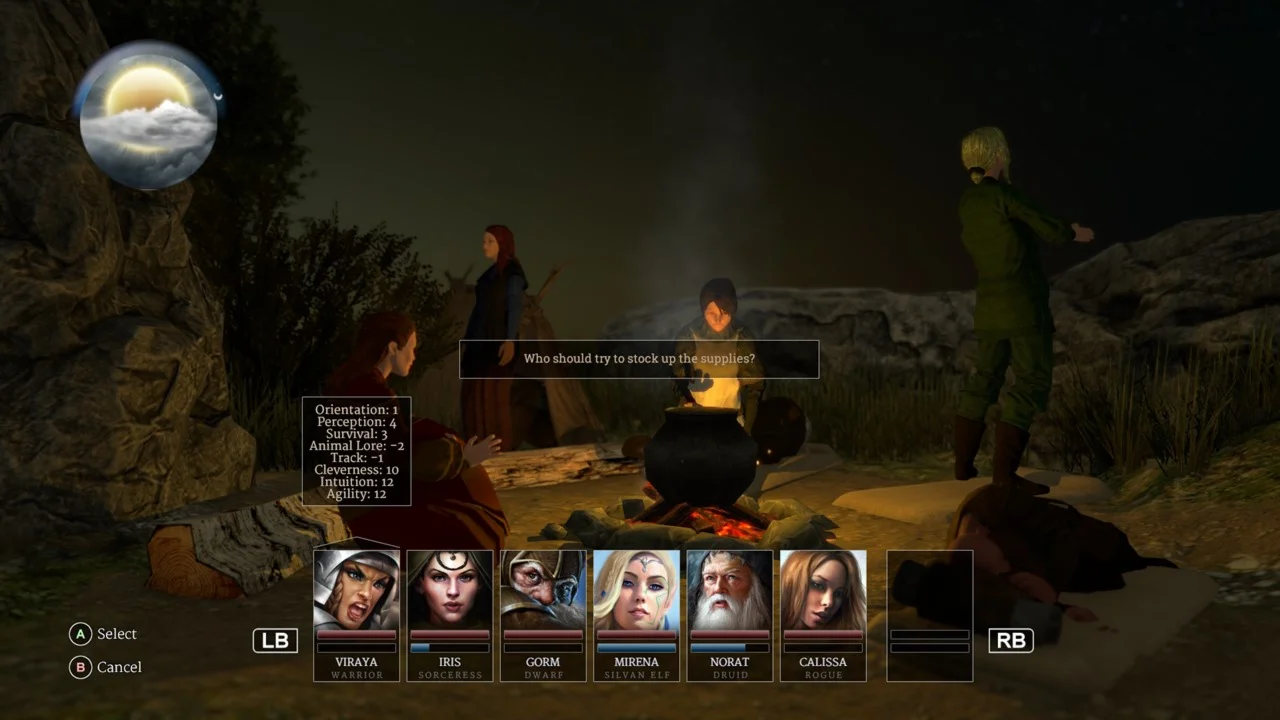Choose Viraya the Warrior portrait

tap(357, 590)
